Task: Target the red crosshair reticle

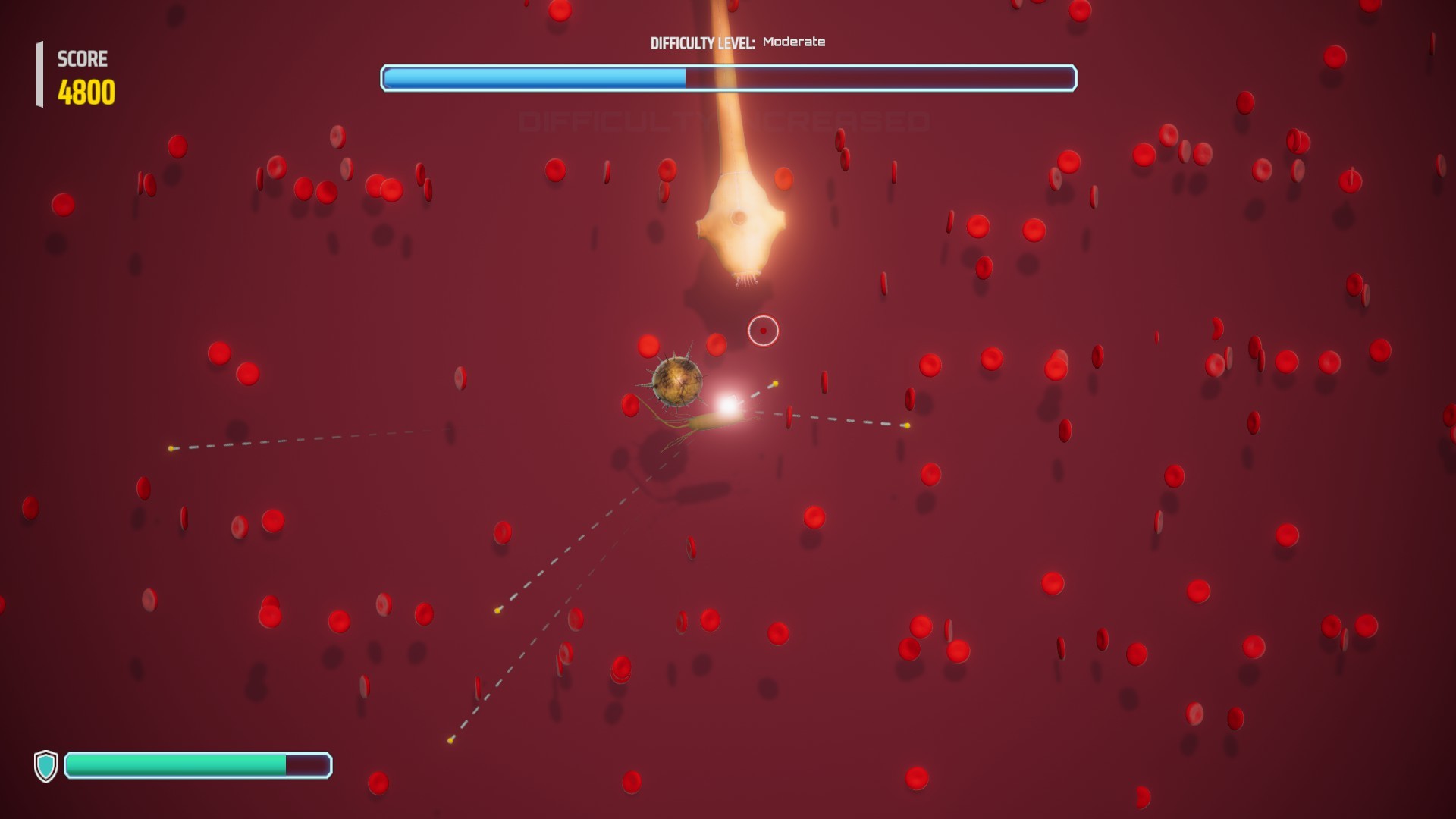Action: click(763, 331)
